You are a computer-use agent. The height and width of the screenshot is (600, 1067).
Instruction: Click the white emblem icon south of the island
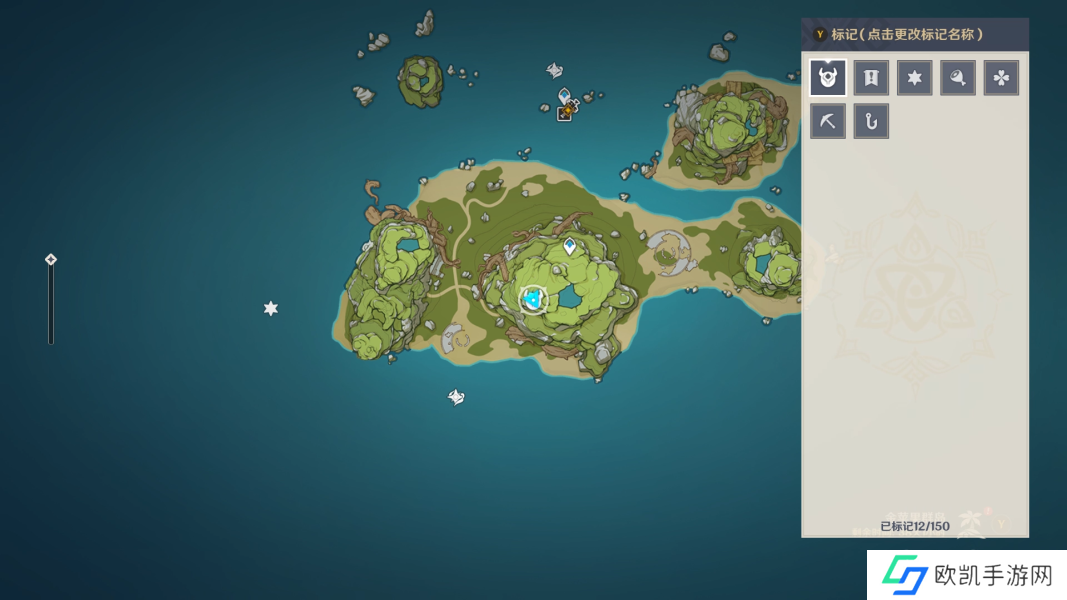coord(456,397)
